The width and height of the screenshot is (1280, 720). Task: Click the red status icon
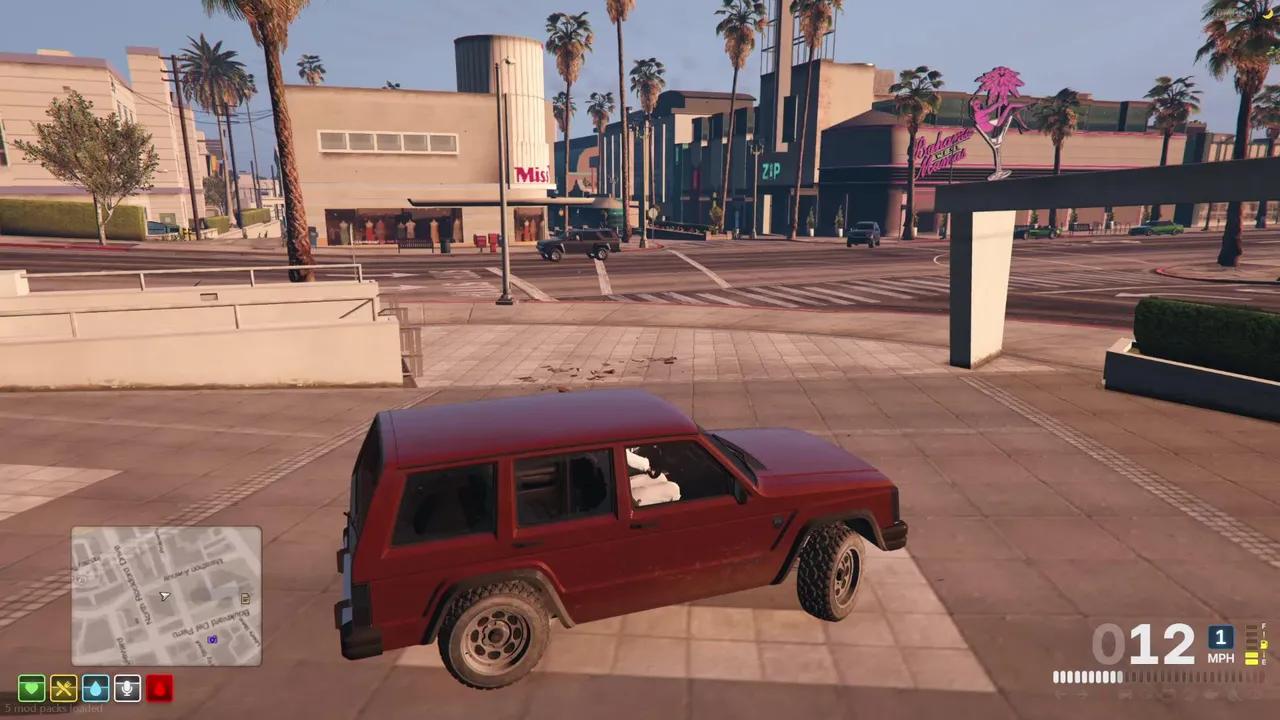[x=160, y=688]
